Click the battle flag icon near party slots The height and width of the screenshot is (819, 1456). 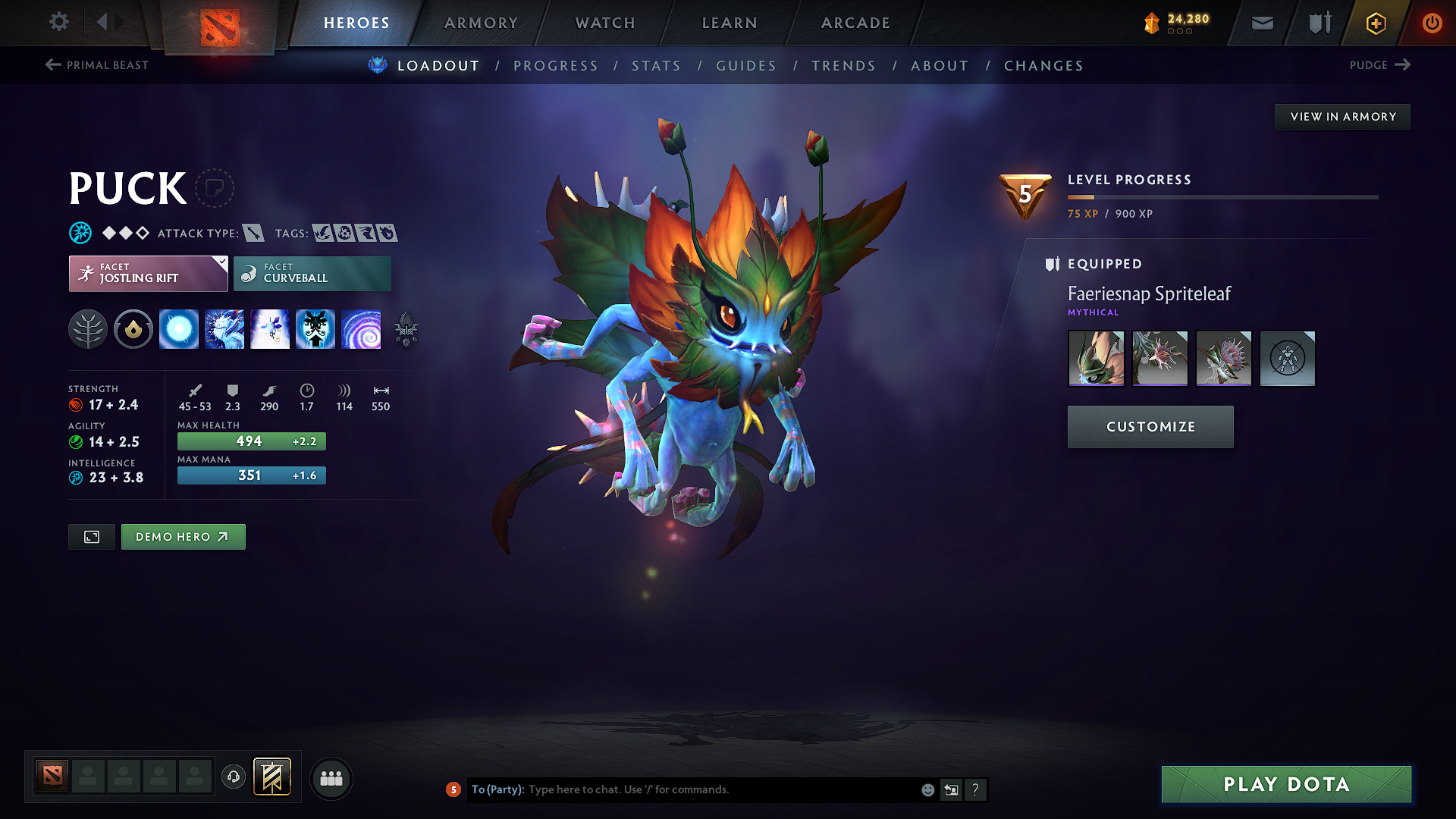pos(273,777)
